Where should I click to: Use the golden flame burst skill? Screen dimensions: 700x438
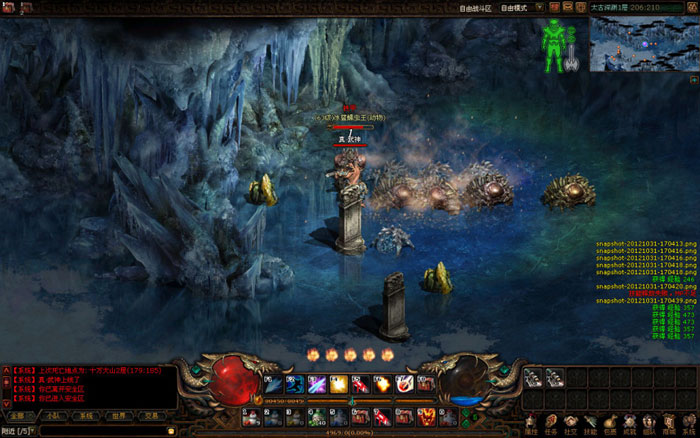click(x=338, y=383)
